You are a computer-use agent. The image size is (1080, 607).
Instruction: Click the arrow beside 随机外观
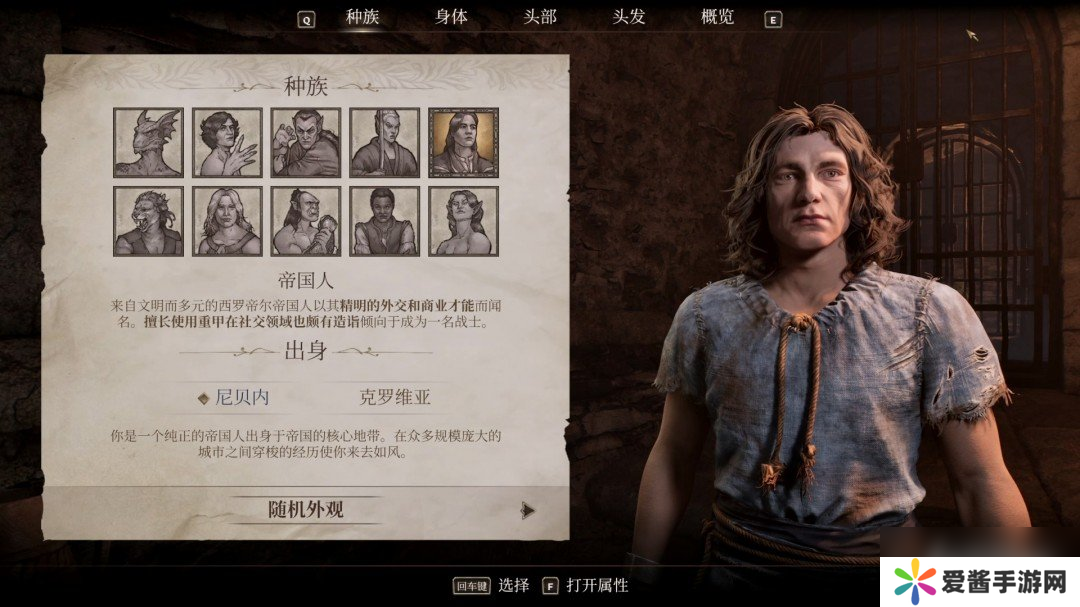pos(528,510)
